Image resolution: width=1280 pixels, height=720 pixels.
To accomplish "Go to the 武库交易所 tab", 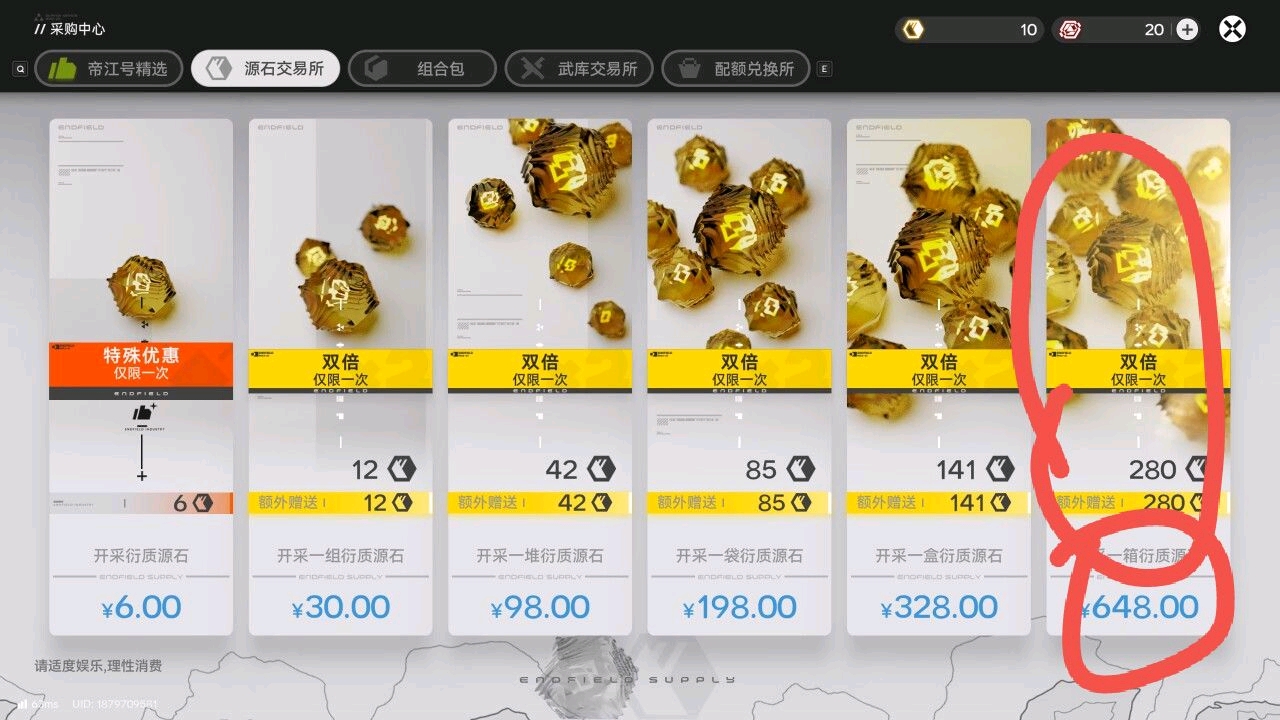I will (579, 69).
